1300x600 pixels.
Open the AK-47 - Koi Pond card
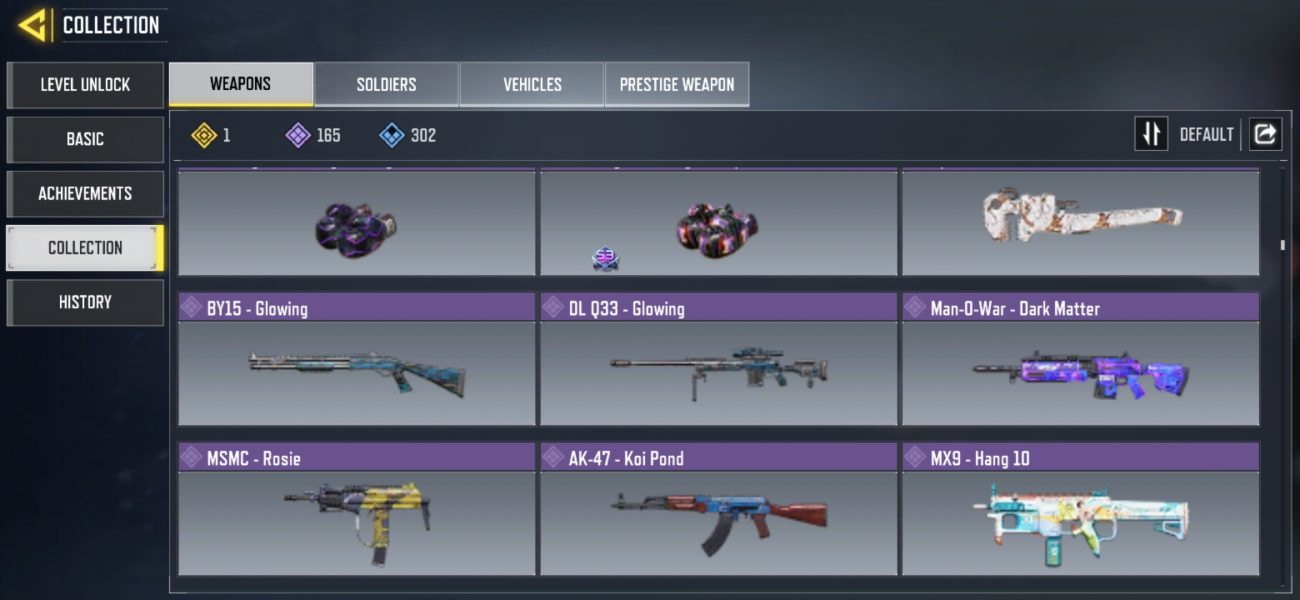[719, 510]
